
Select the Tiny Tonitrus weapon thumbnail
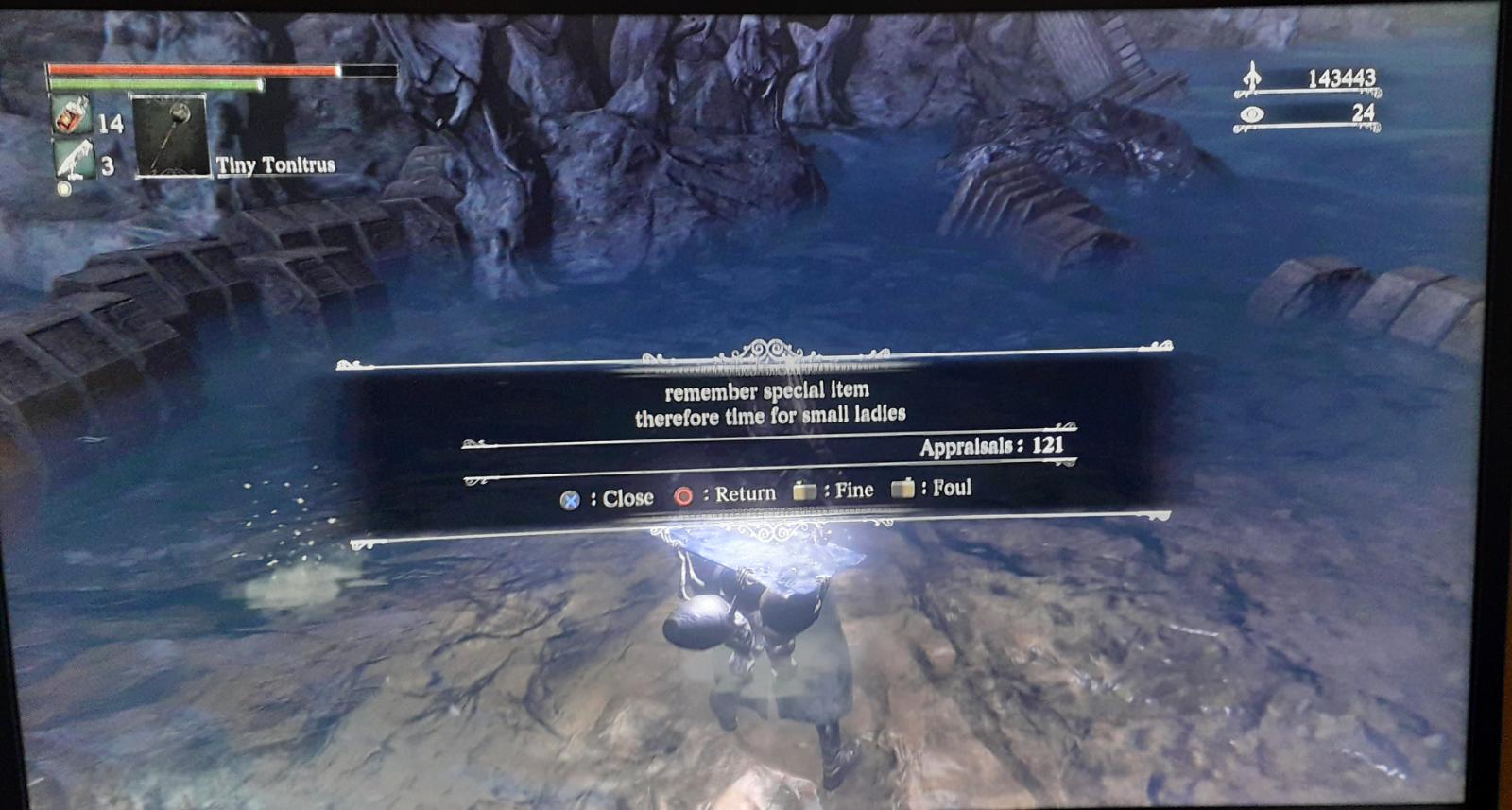coord(170,137)
